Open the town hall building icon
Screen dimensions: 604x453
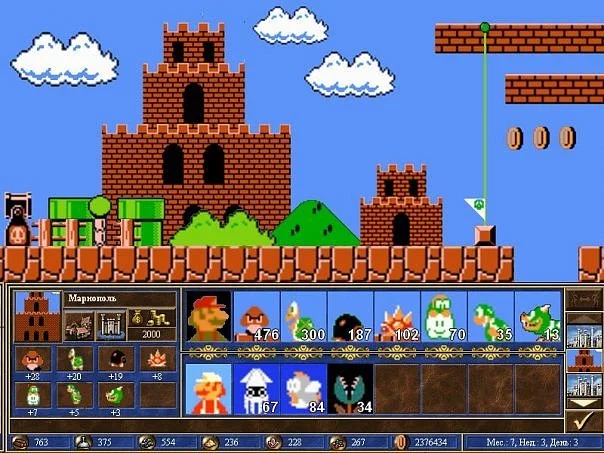(x=79, y=323)
